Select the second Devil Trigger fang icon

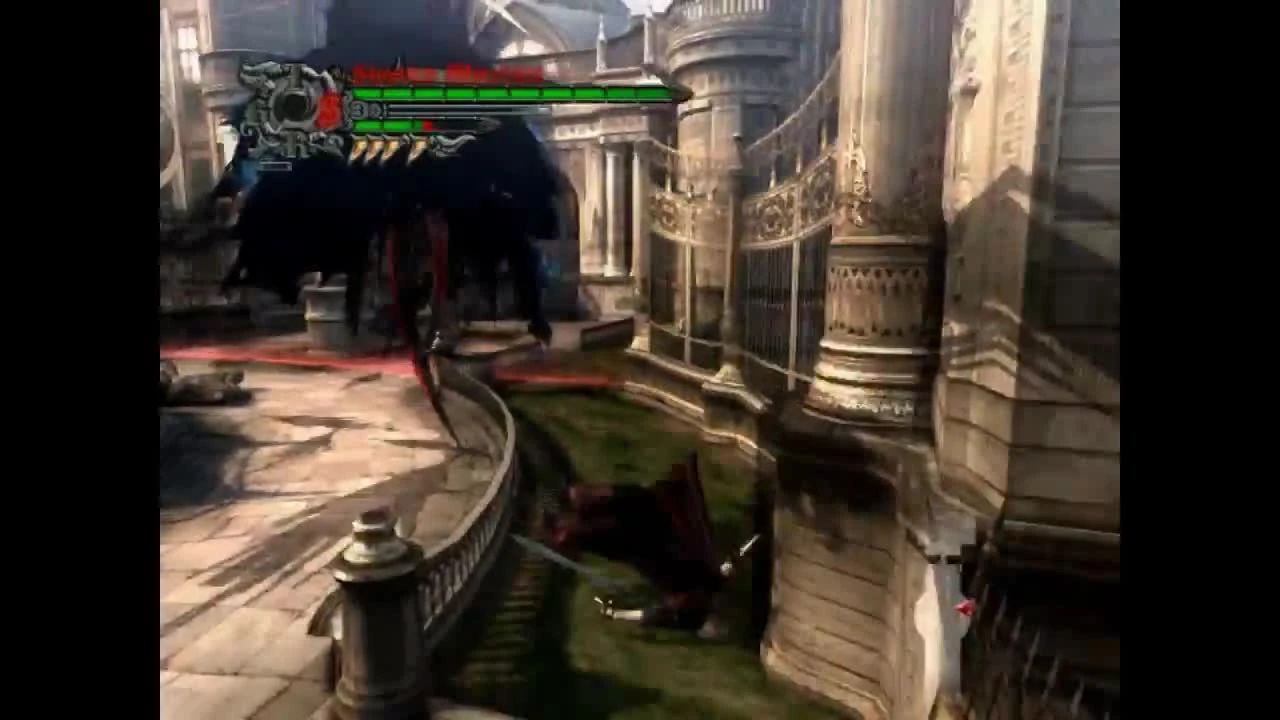[376, 148]
